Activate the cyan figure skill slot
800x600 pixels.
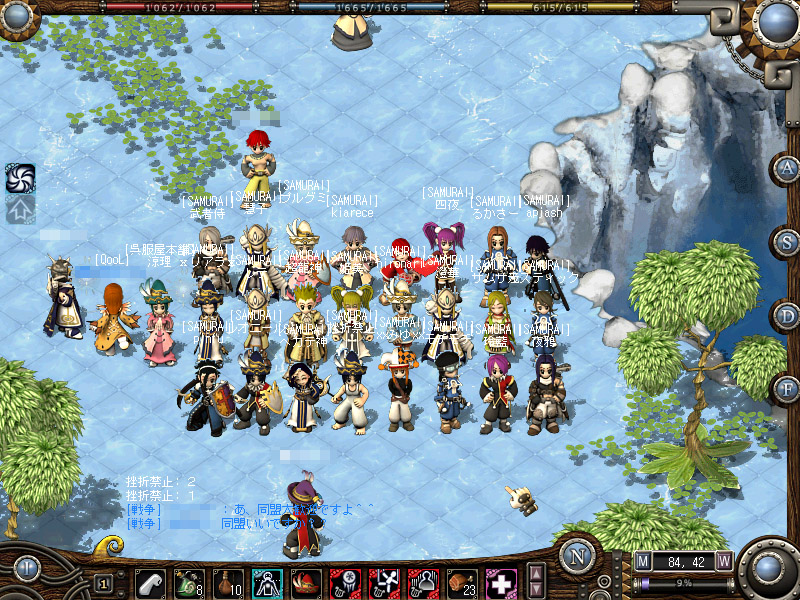266,582
